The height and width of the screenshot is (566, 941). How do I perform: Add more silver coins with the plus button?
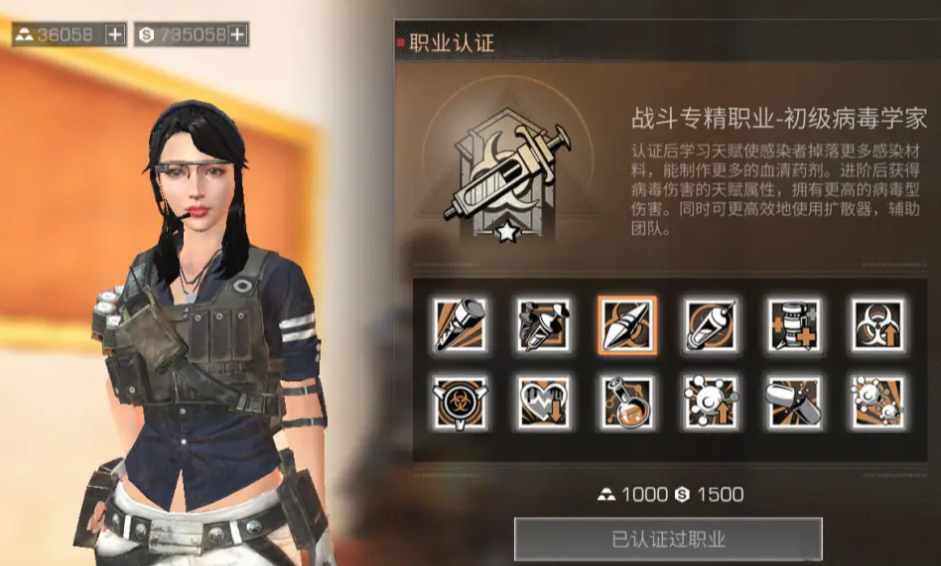[237, 35]
